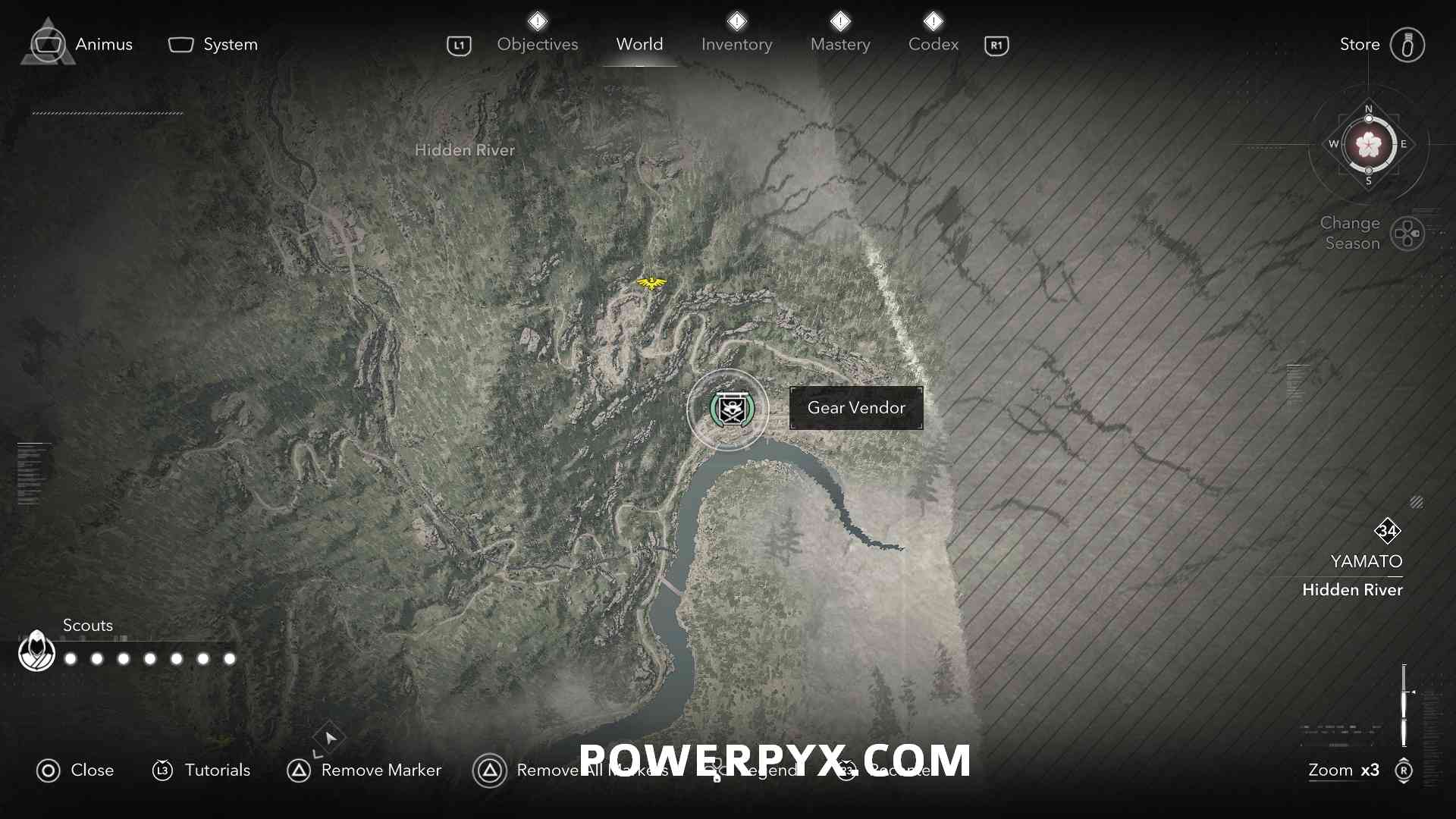The image size is (1456, 819).
Task: Switch to the World tab
Action: 639,44
